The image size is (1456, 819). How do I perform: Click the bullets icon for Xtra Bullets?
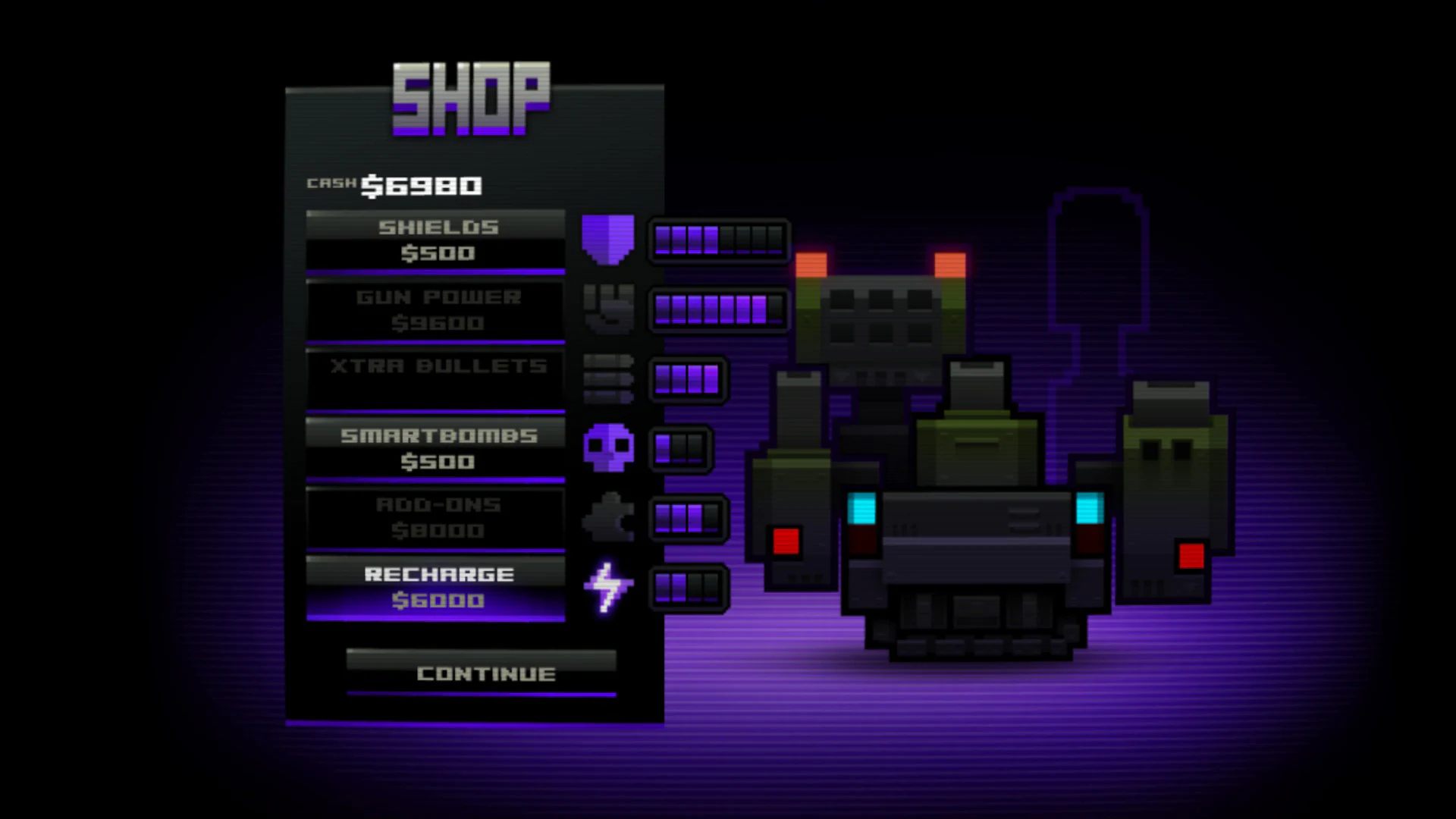pyautogui.click(x=607, y=379)
